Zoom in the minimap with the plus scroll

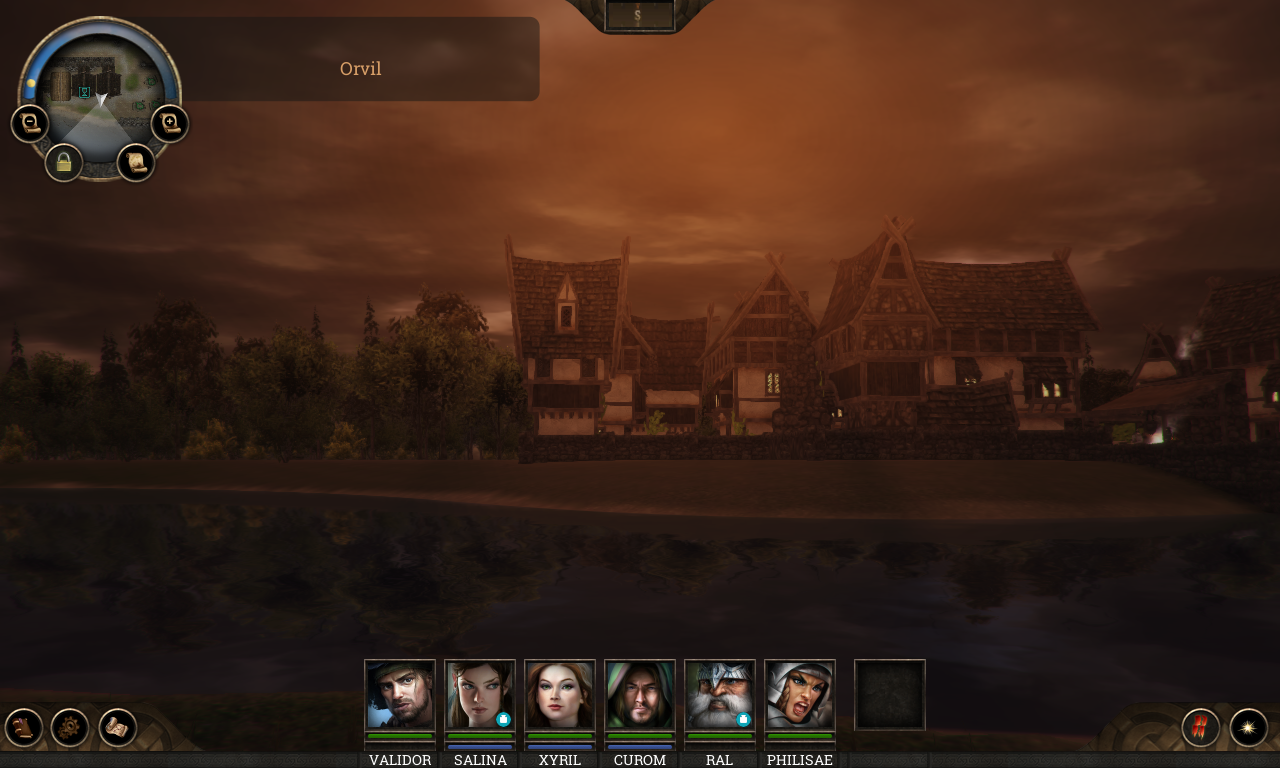[170, 122]
